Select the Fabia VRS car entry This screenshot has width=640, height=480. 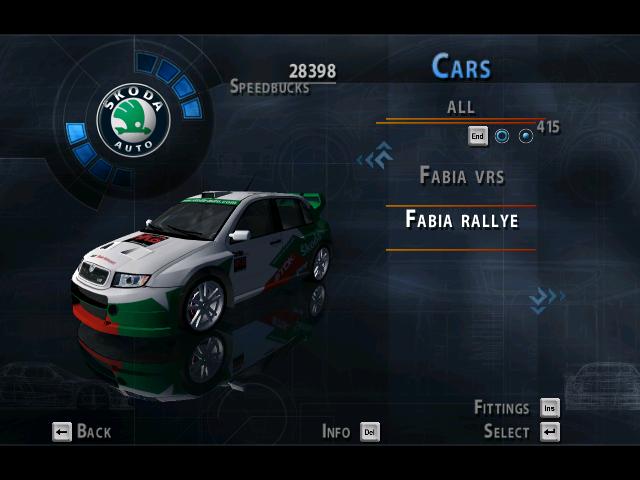[461, 176]
